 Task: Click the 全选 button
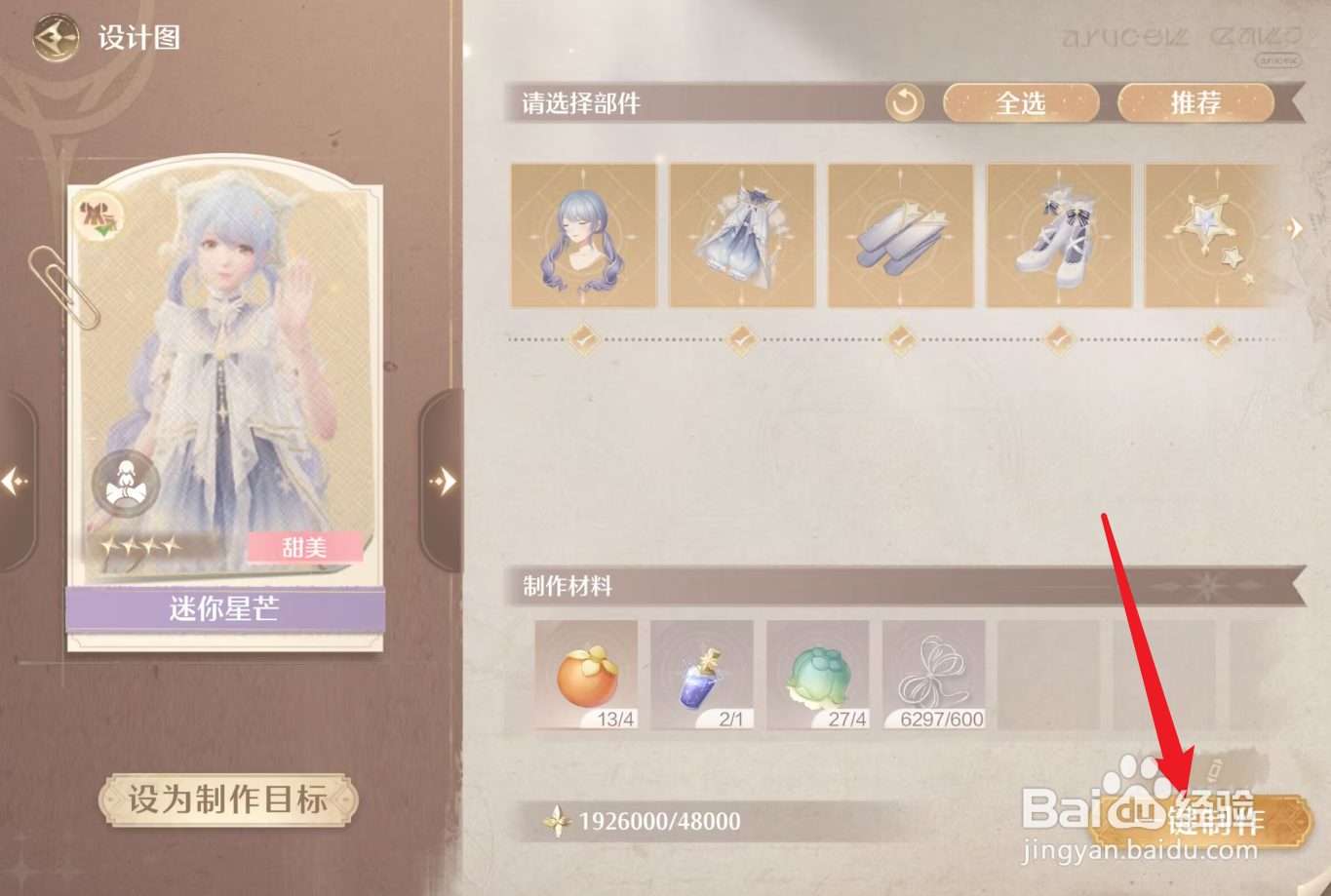click(1020, 103)
